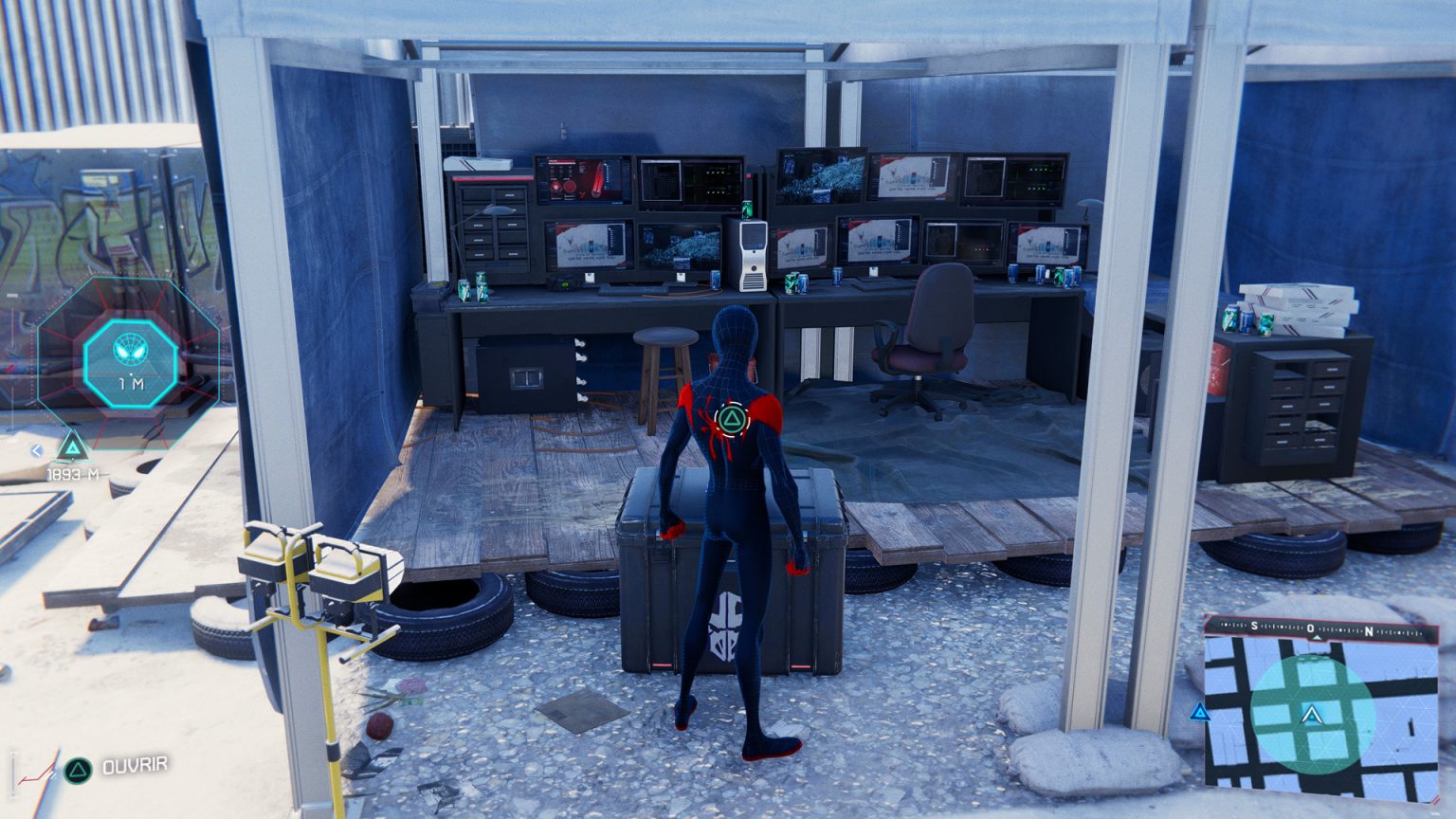This screenshot has height=819, width=1456.
Task: Select the S compass letter on the minimap
Action: [x=1256, y=626]
